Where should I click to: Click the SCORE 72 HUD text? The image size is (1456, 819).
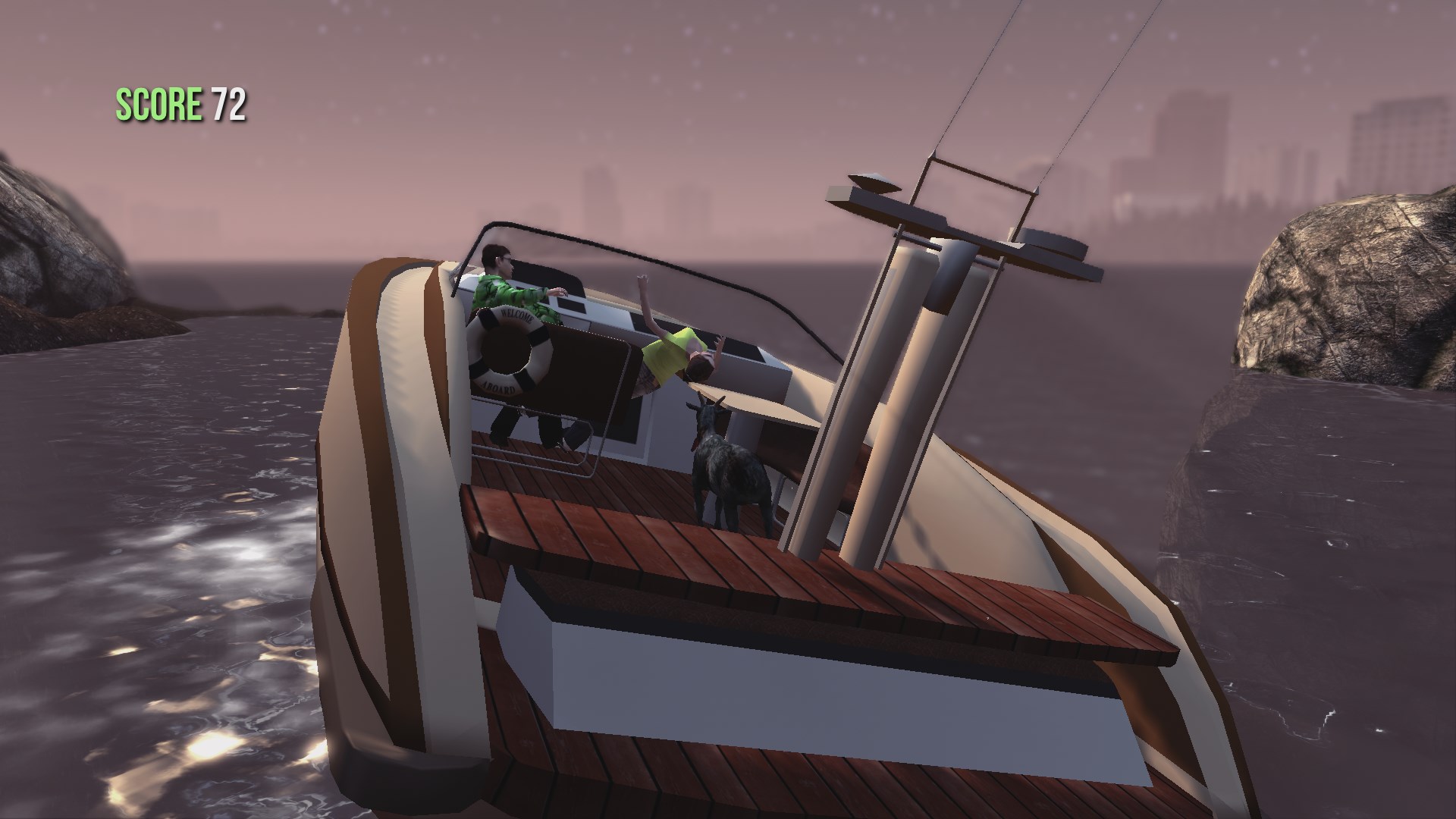click(x=180, y=104)
